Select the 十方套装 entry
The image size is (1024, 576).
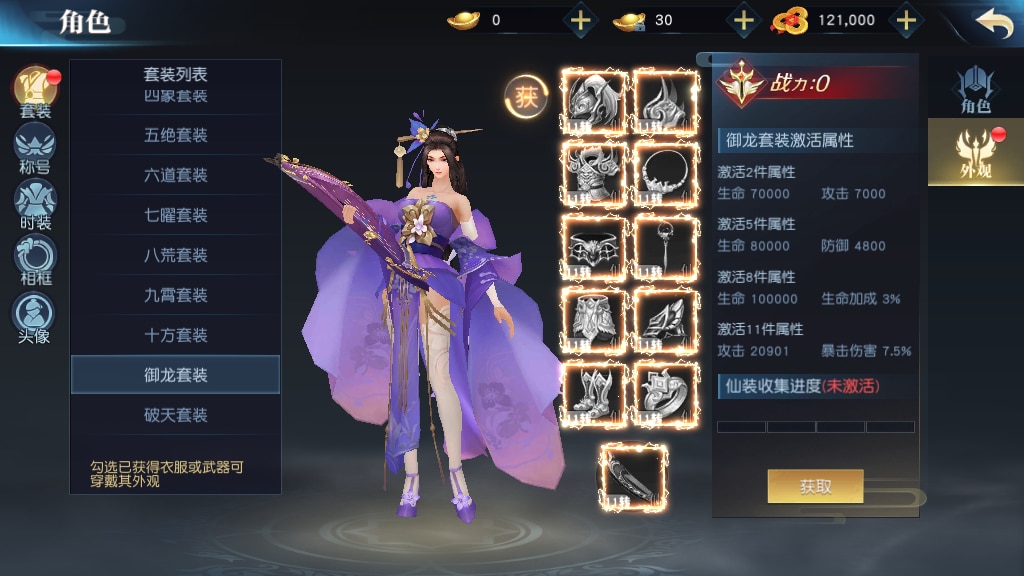point(175,335)
